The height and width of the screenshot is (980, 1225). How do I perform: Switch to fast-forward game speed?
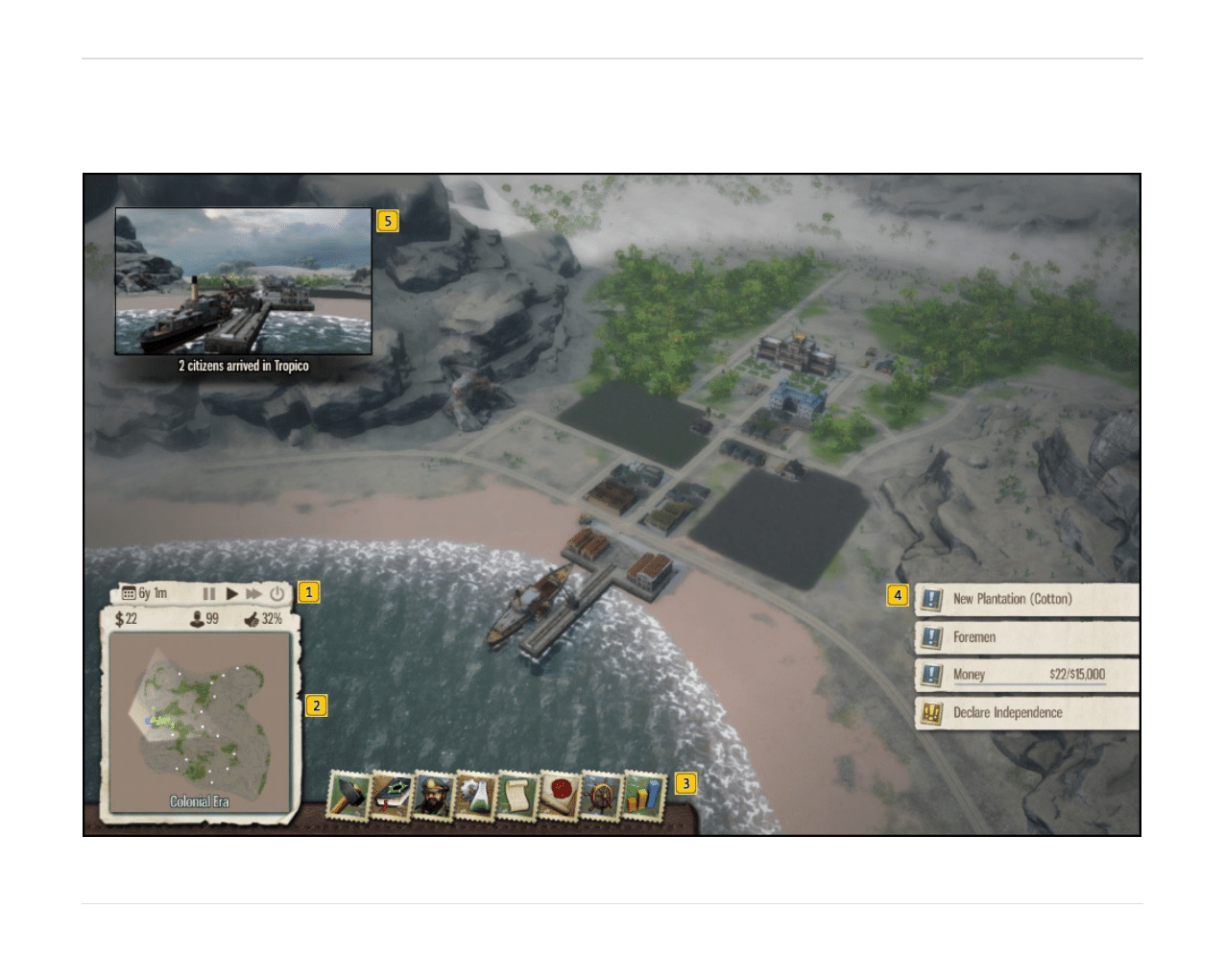(x=253, y=594)
